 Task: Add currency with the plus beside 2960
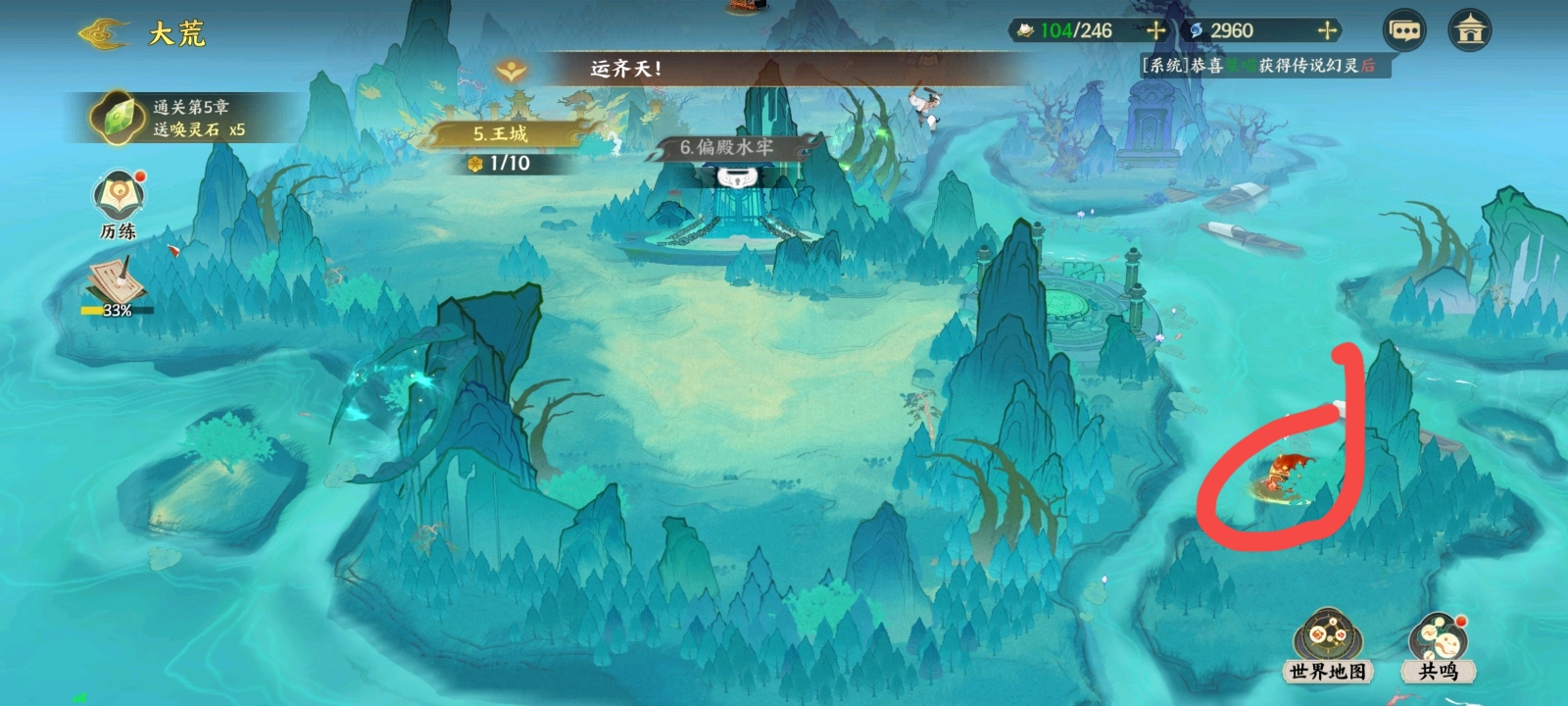[x=1327, y=30]
